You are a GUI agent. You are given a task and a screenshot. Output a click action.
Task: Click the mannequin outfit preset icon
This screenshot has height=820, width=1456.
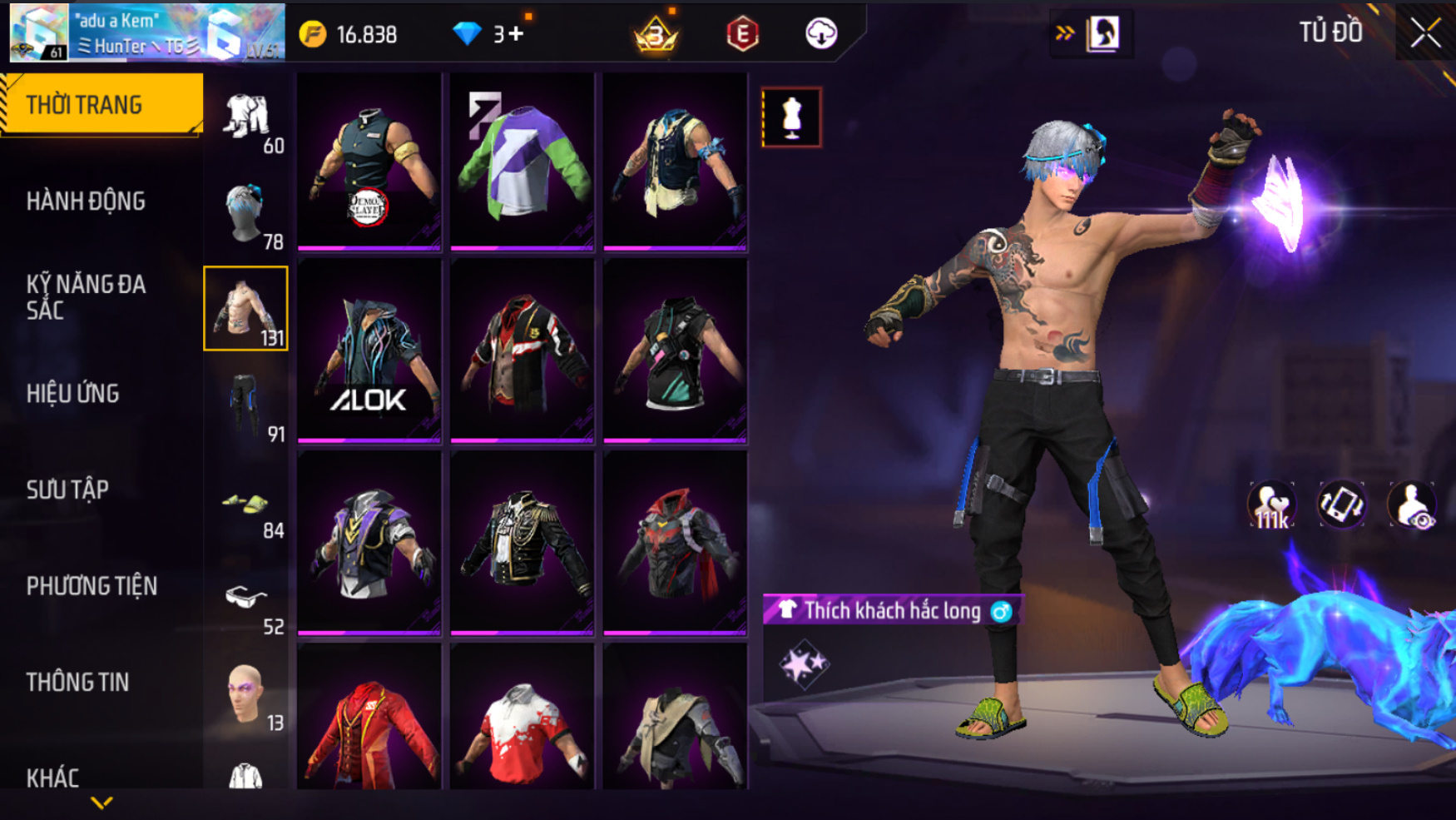click(x=791, y=117)
